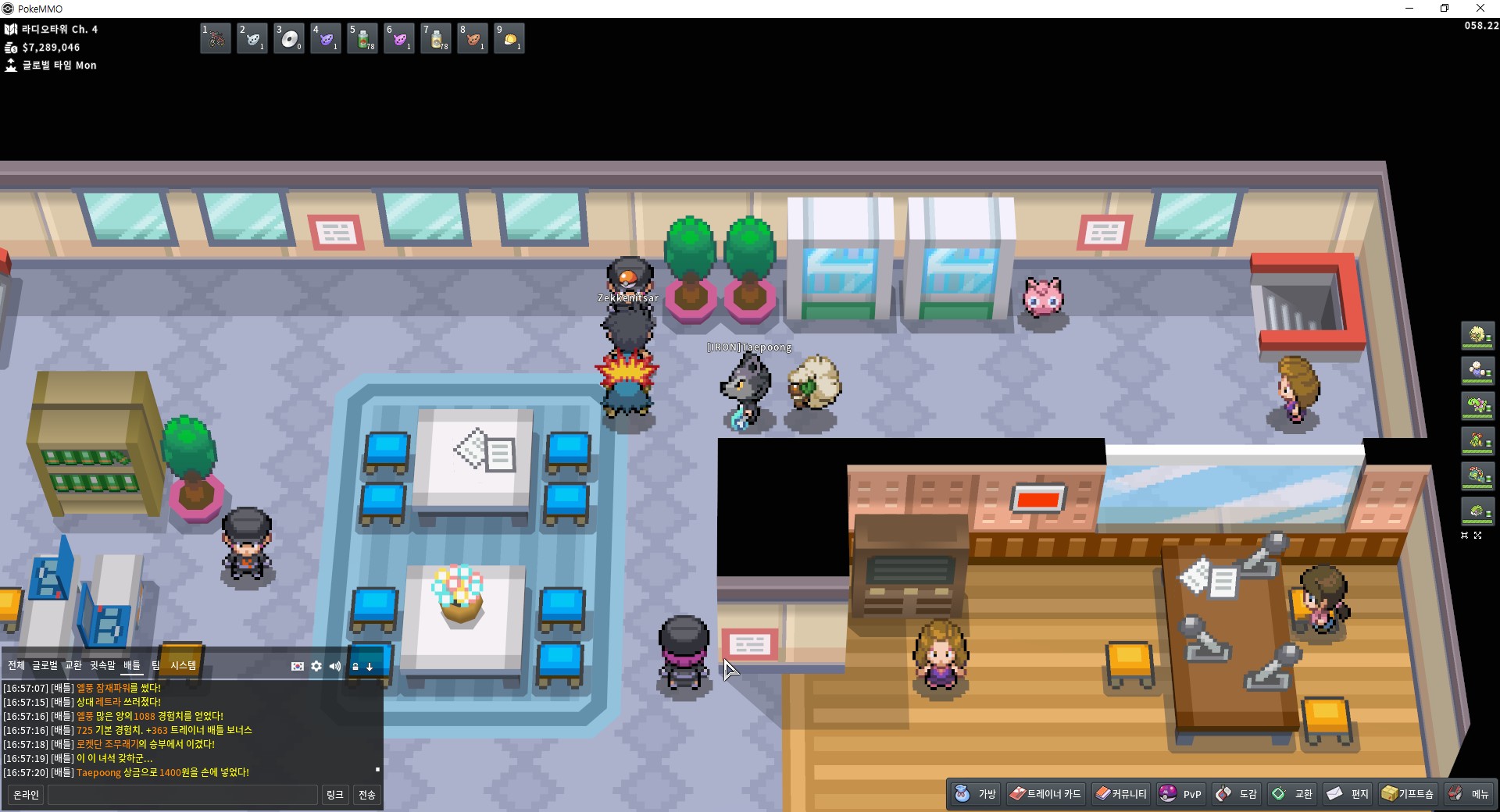Switch chat to the 시스템 tab
1500x812 pixels.
tap(183, 665)
